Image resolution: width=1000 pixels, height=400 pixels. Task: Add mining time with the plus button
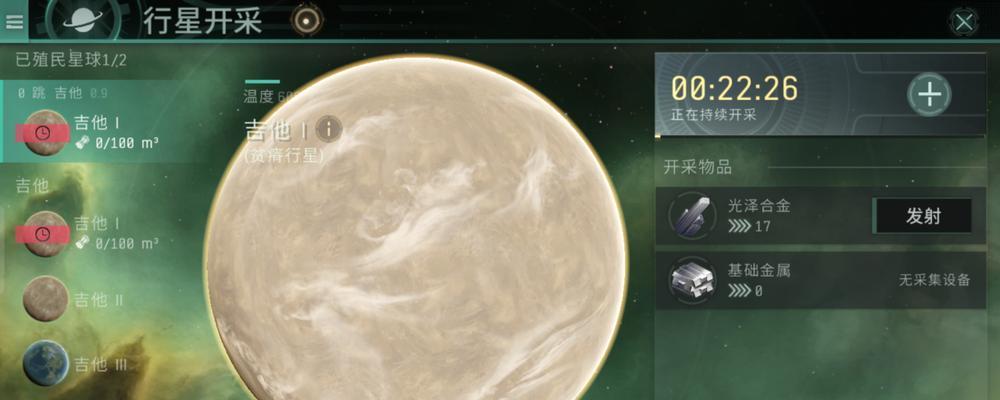929,95
